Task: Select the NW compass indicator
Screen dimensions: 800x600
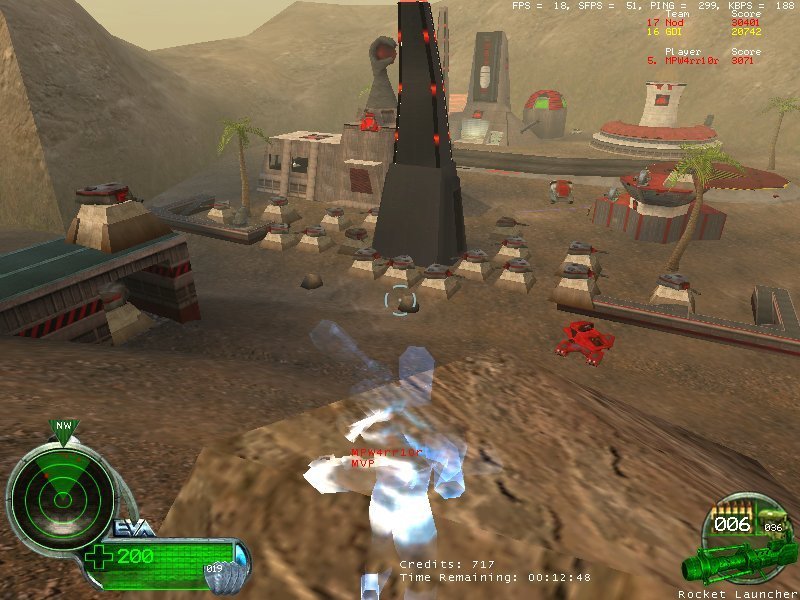Action: [x=63, y=427]
